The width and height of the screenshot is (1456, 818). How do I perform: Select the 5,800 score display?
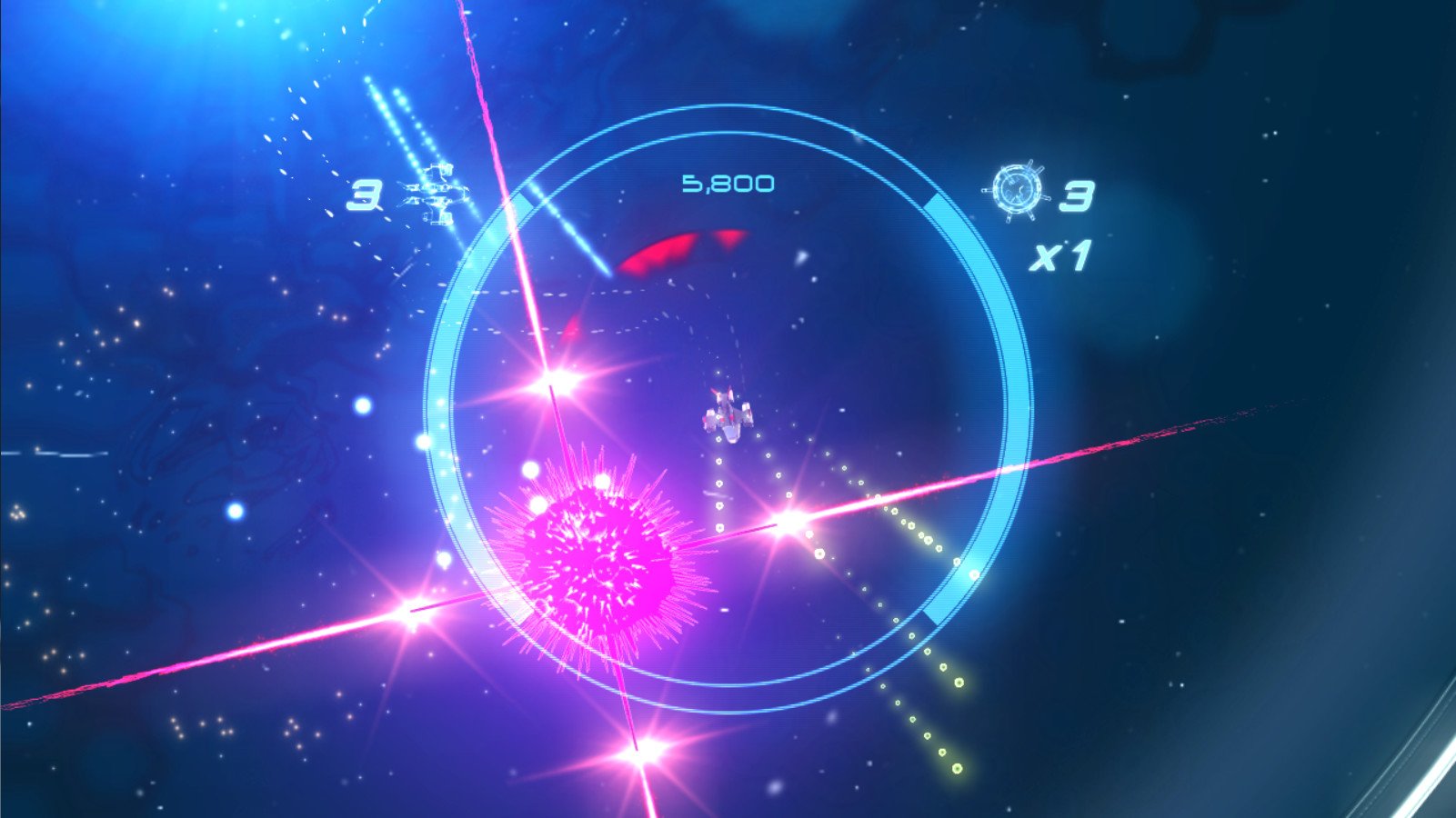click(x=728, y=182)
